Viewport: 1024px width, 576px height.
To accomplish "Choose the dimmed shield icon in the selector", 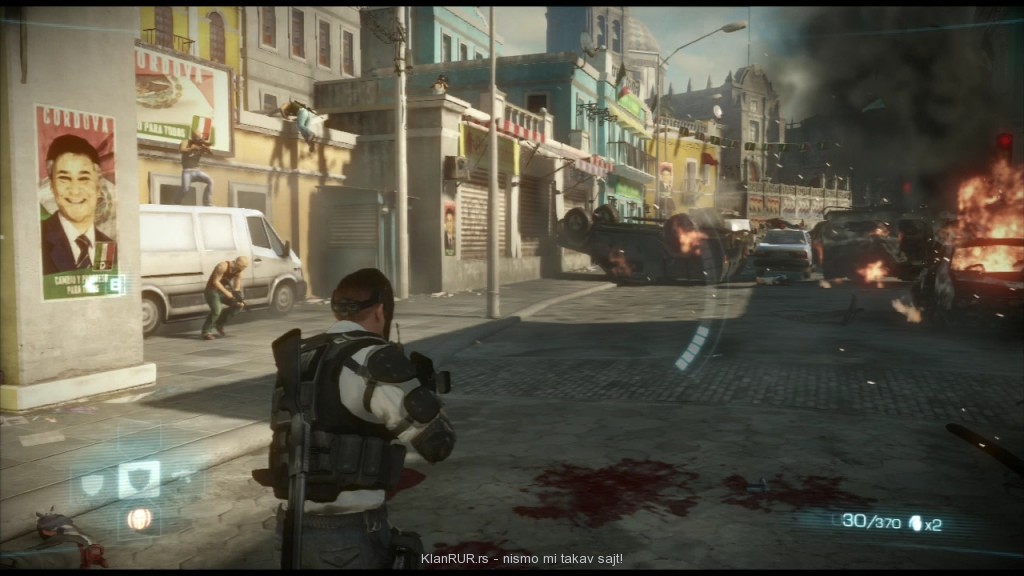I will 93,483.
